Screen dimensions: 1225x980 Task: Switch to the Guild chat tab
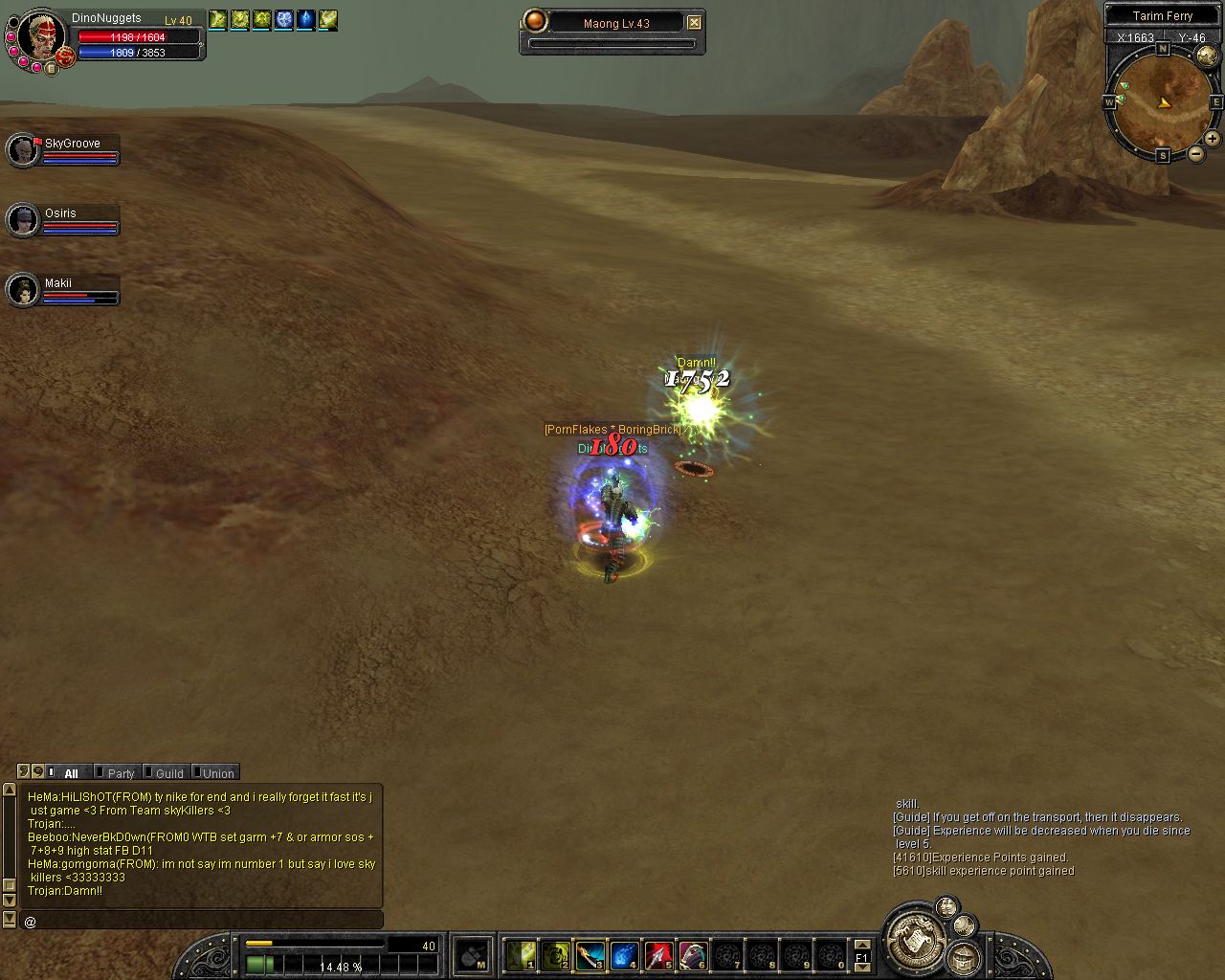click(x=168, y=773)
